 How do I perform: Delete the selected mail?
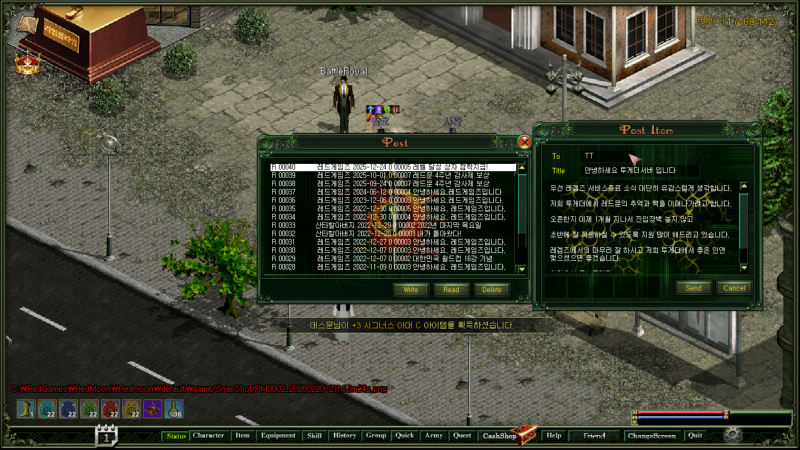(x=490, y=289)
